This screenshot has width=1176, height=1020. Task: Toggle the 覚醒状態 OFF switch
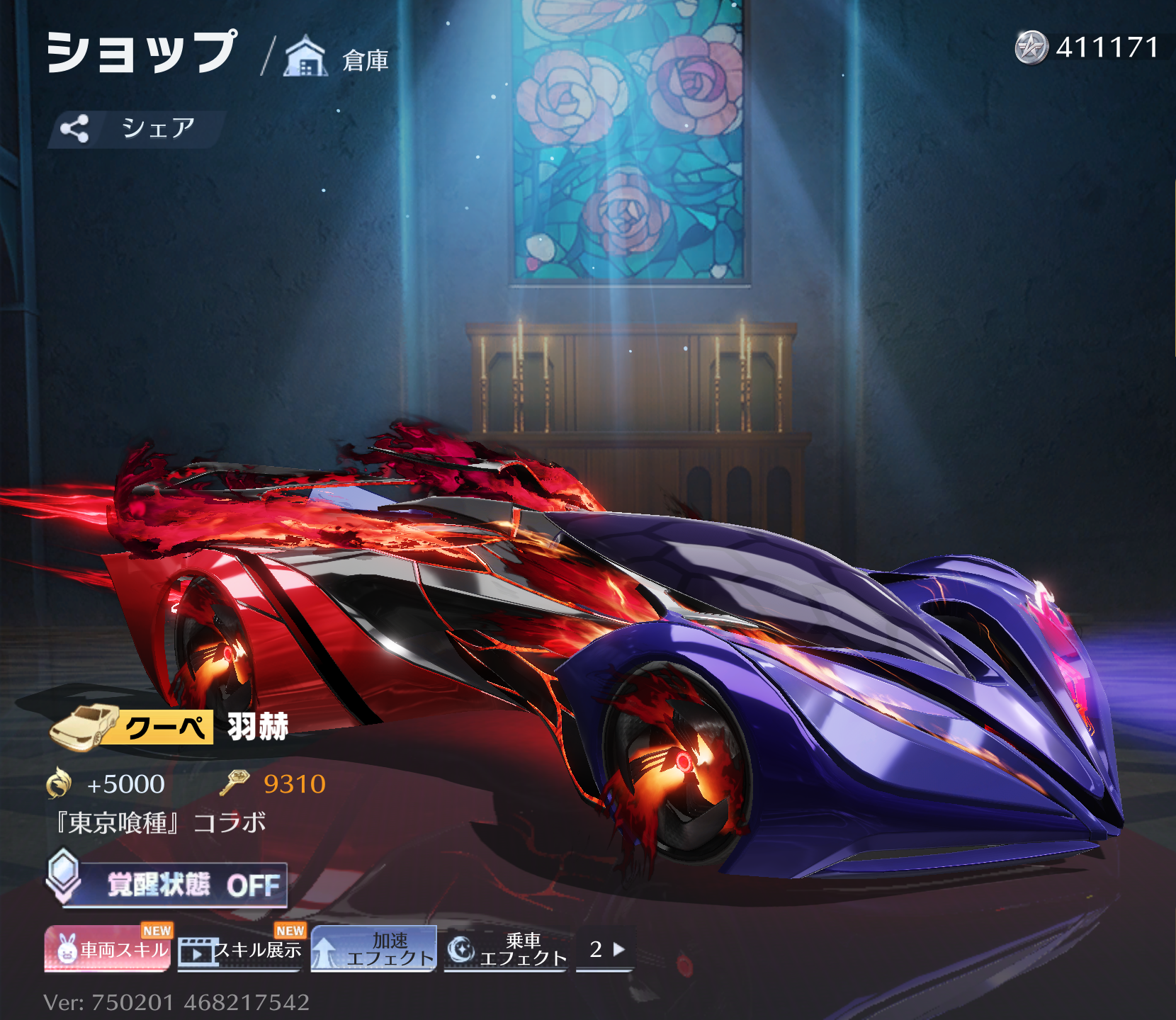(x=174, y=885)
